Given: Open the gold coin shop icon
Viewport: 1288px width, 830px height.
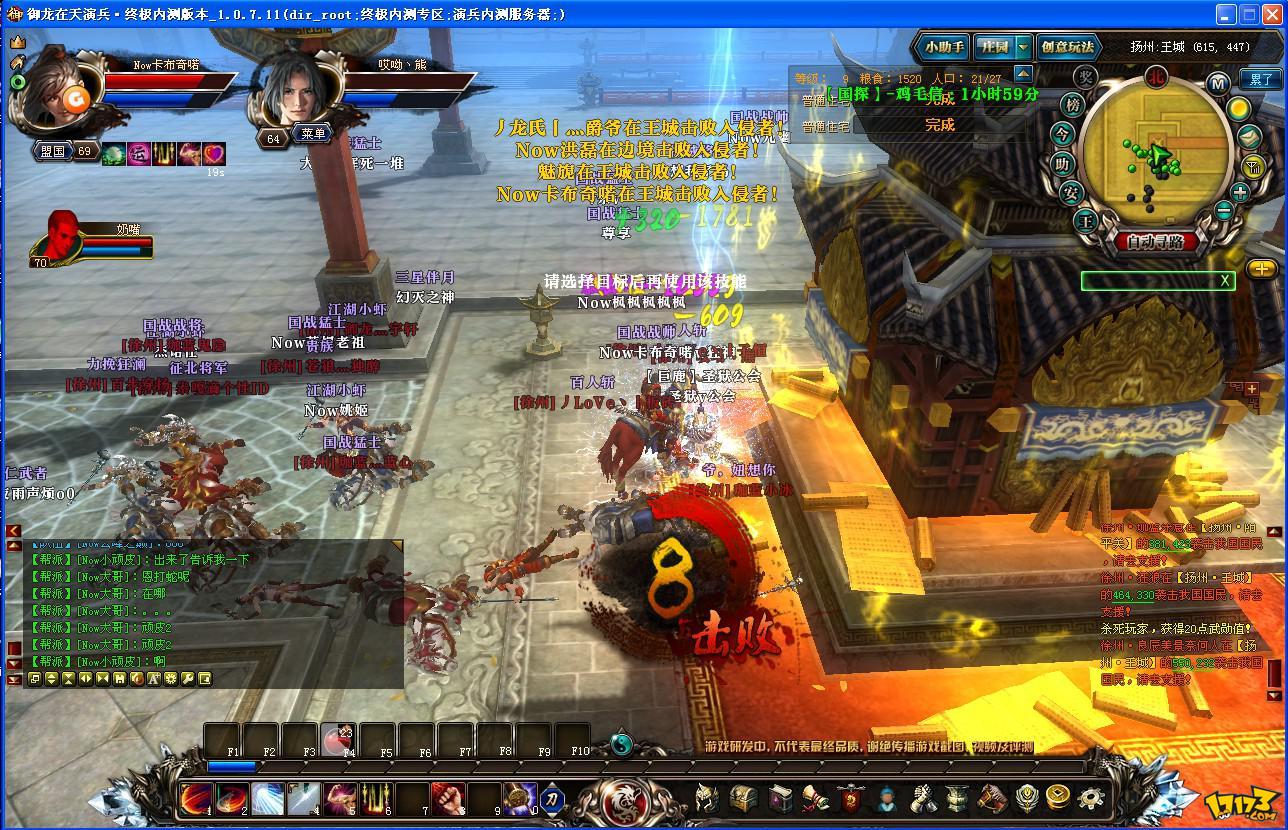Looking at the screenshot, I should click(x=1058, y=798).
